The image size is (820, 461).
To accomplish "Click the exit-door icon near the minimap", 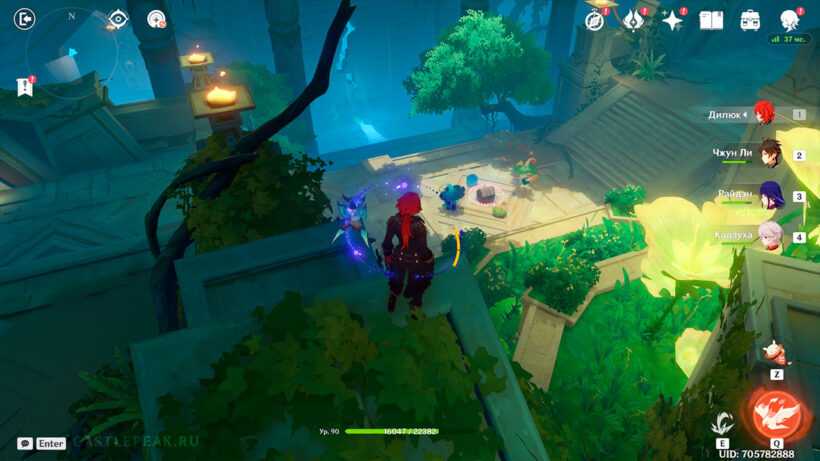I will pyautogui.click(x=25, y=19).
